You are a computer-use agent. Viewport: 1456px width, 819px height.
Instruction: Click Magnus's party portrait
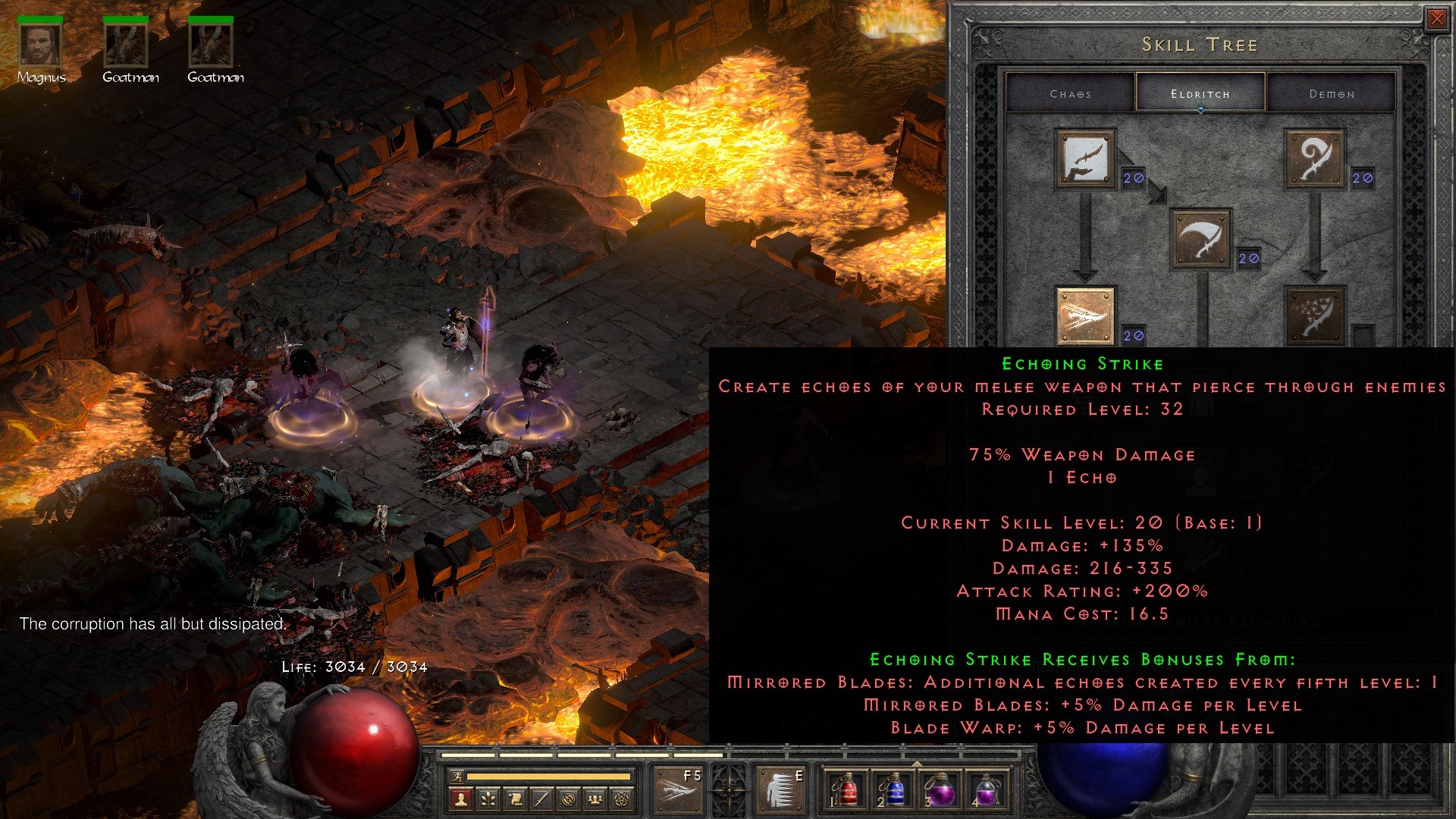[41, 45]
